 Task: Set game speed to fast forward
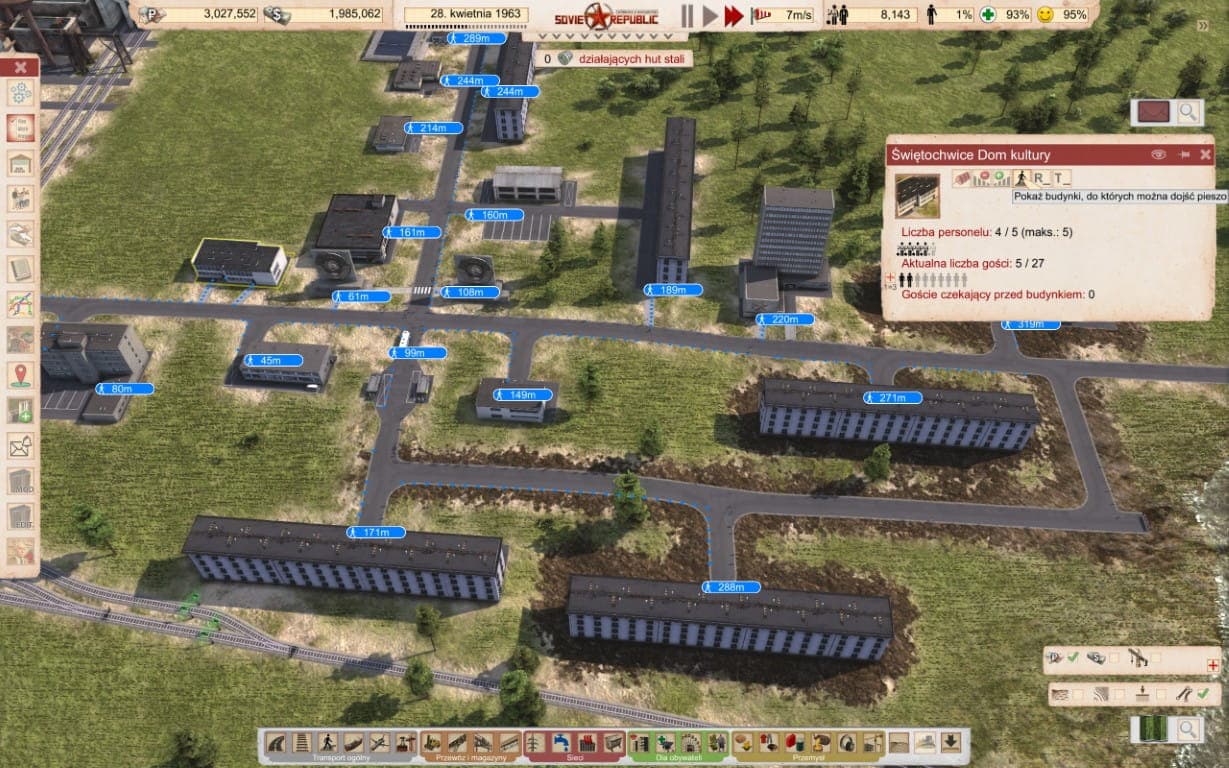pos(735,15)
